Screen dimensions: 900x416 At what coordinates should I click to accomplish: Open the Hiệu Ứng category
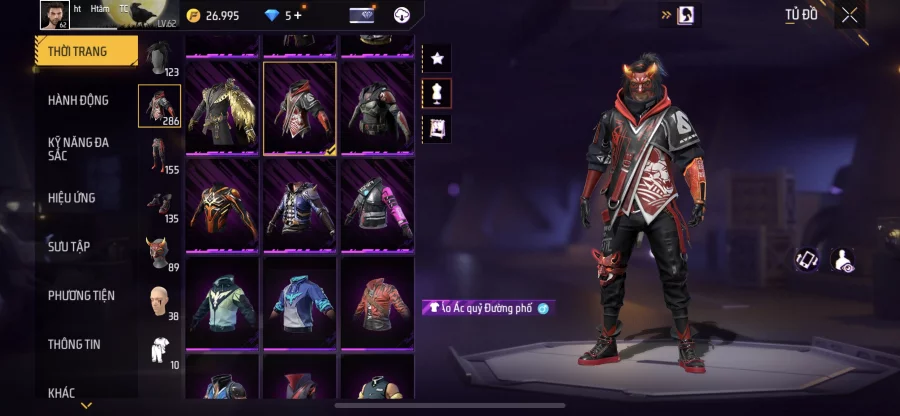[x=72, y=198]
